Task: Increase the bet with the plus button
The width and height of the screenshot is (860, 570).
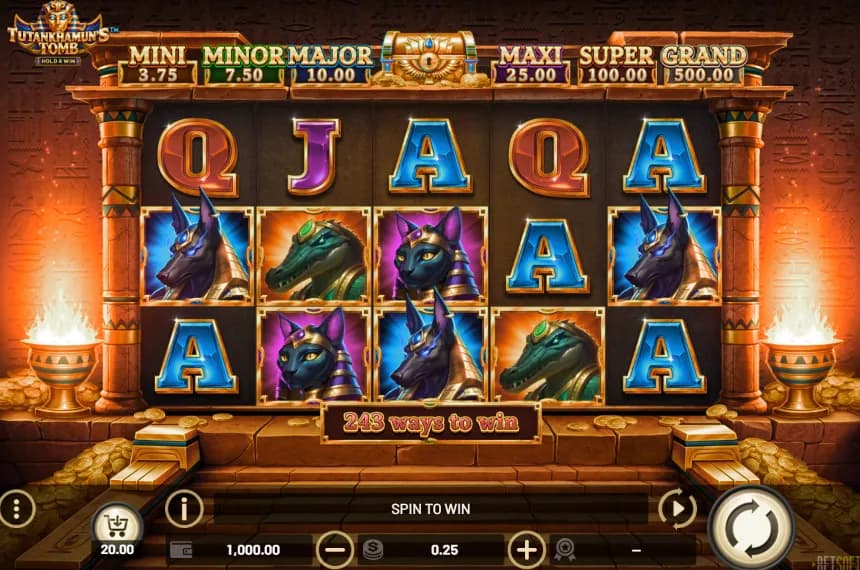Action: click(526, 549)
